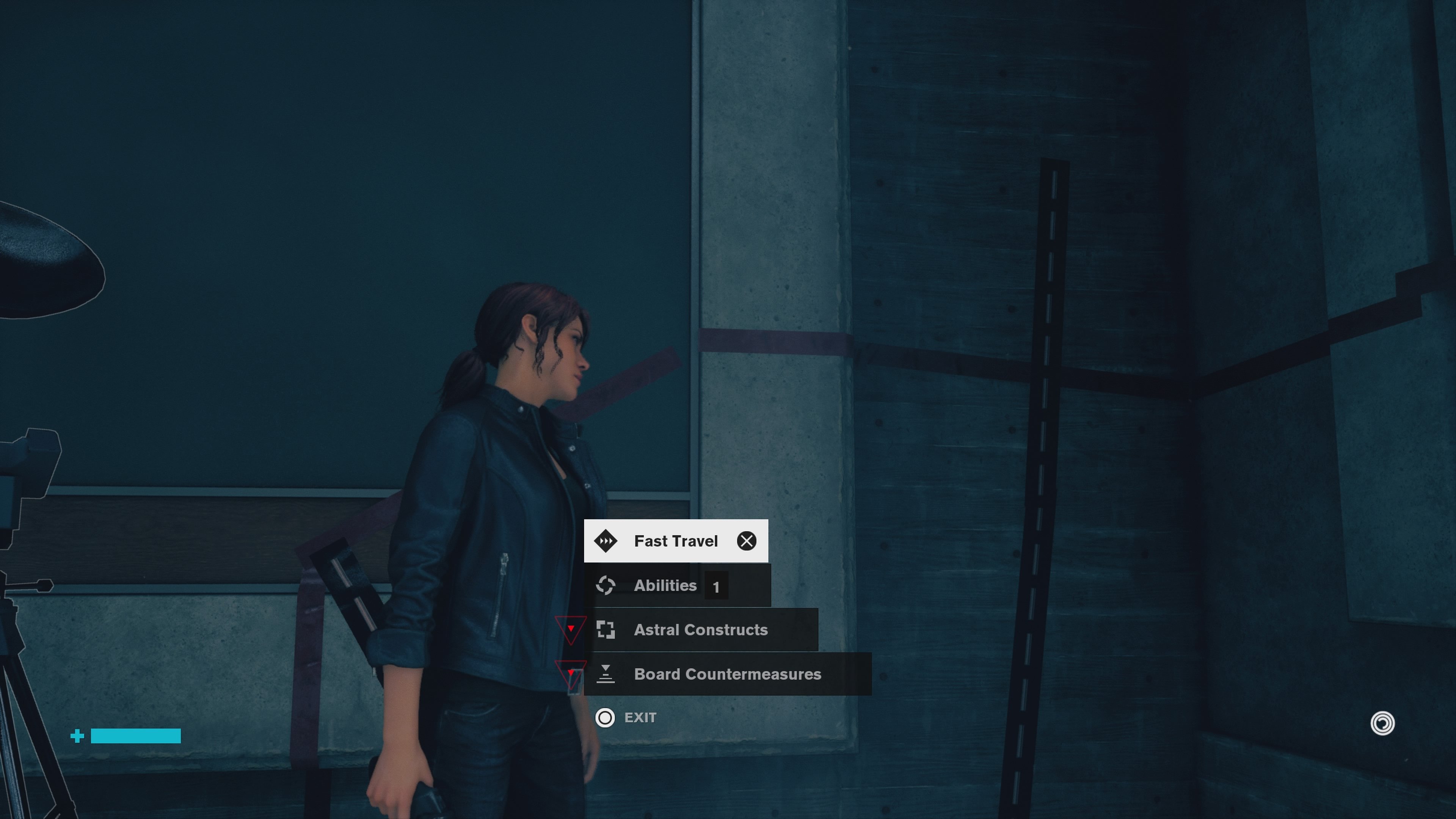Select the Fast Travel menu option
The width and height of the screenshot is (1456, 819).
675,541
